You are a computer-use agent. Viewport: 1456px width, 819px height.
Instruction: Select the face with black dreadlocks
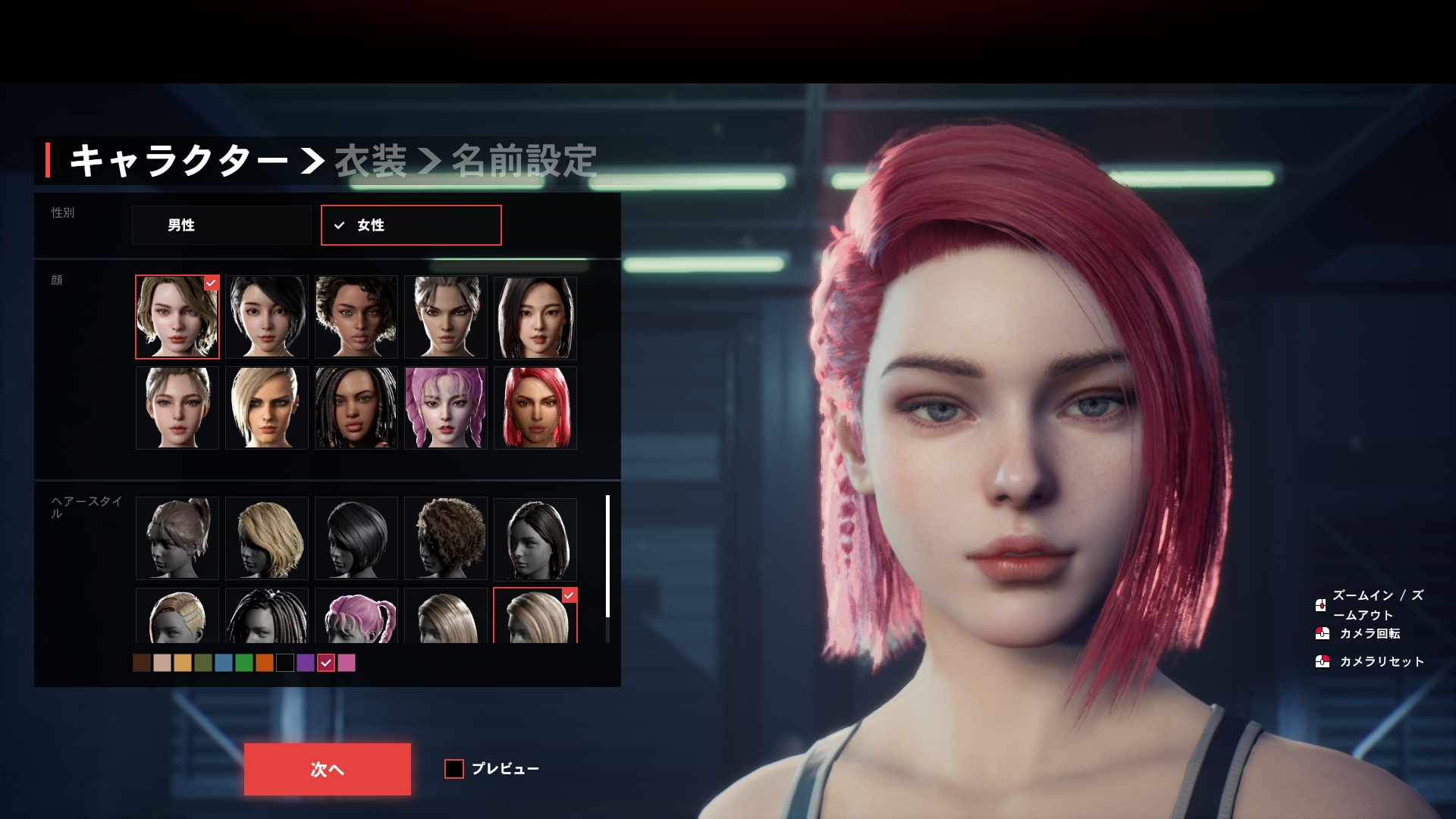(x=356, y=408)
